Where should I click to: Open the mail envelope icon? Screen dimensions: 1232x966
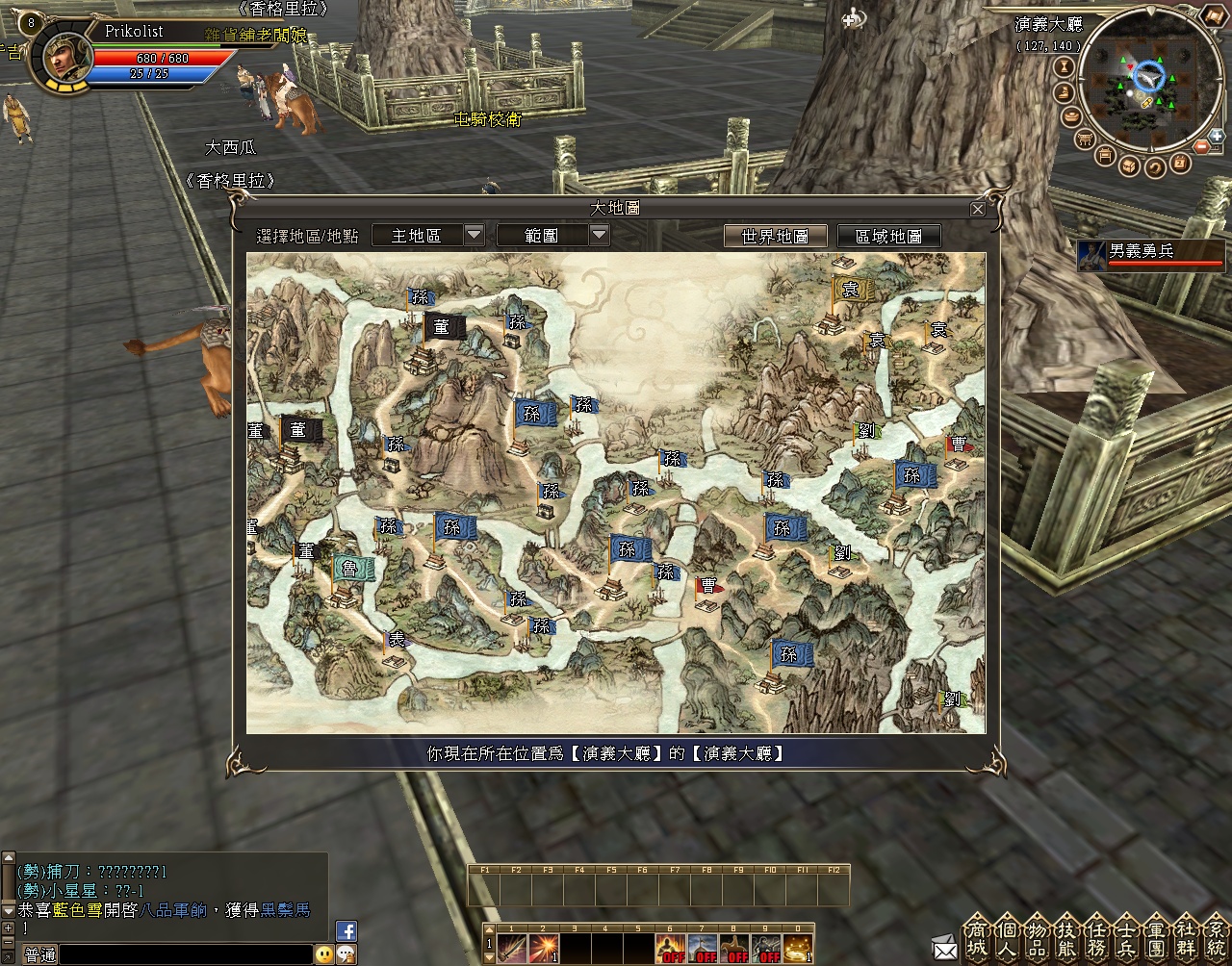[945, 948]
